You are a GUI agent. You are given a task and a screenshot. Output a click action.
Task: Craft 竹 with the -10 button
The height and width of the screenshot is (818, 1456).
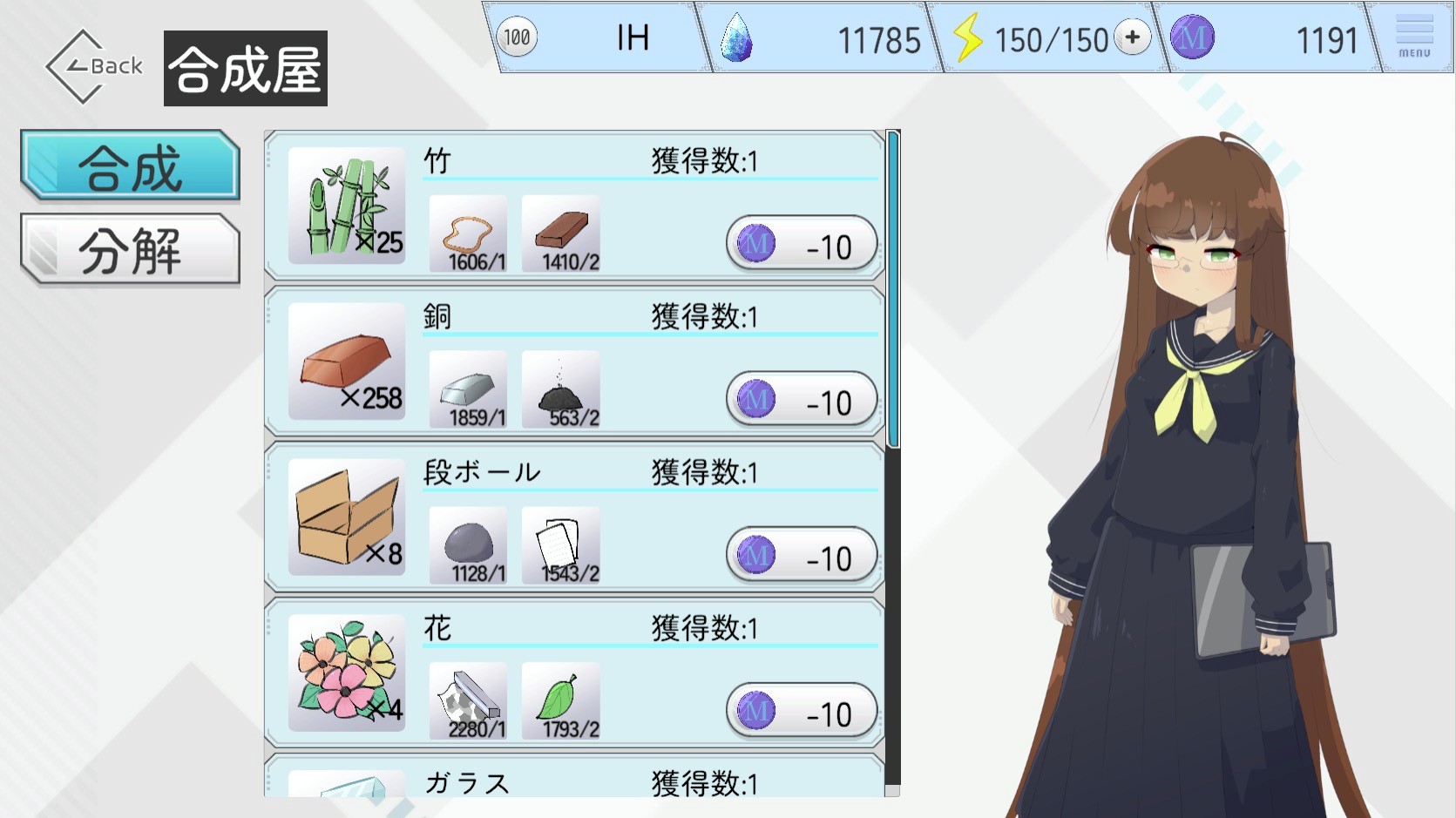tap(801, 246)
